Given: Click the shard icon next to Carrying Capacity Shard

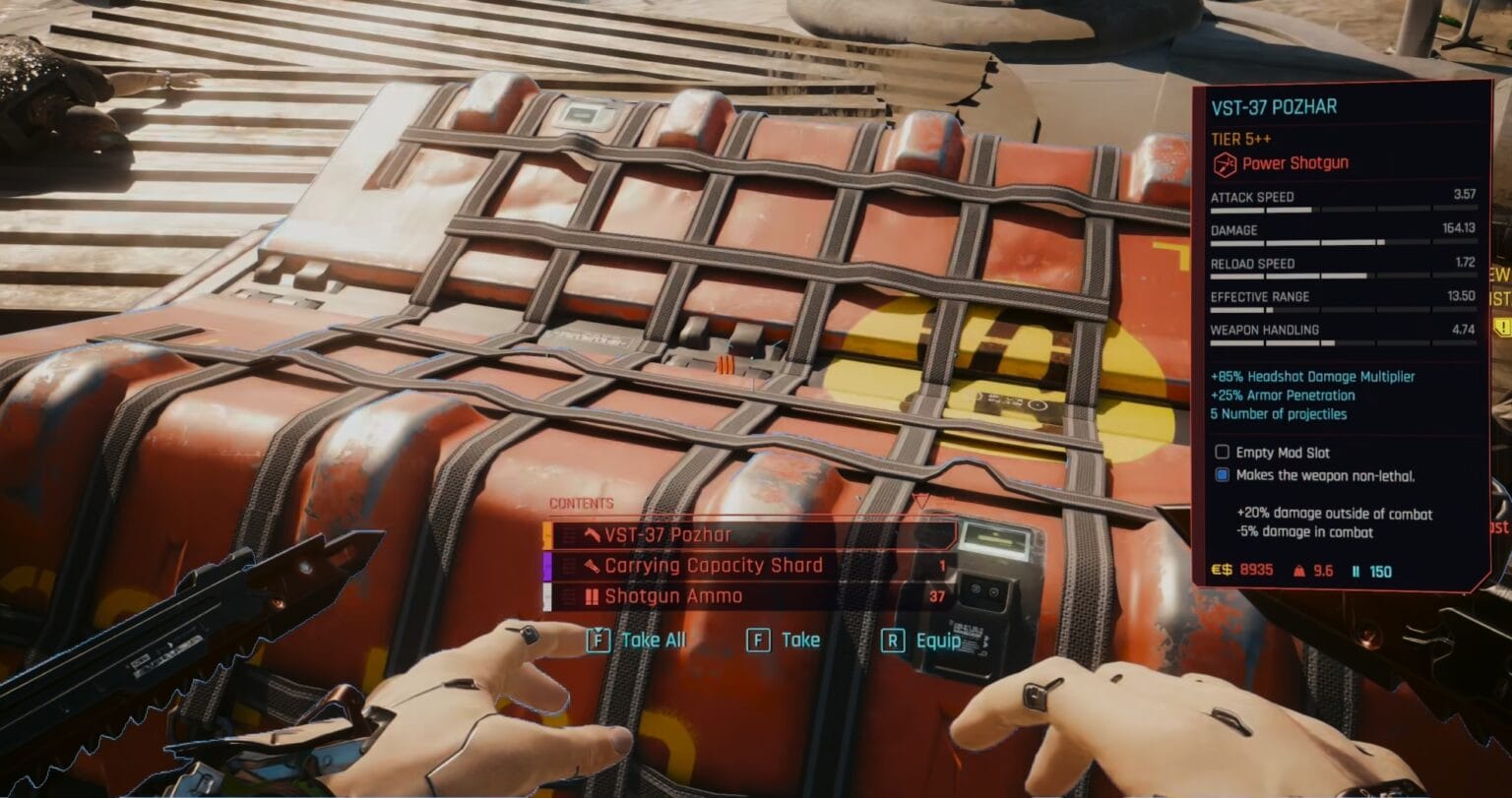Looking at the screenshot, I should coord(594,566).
